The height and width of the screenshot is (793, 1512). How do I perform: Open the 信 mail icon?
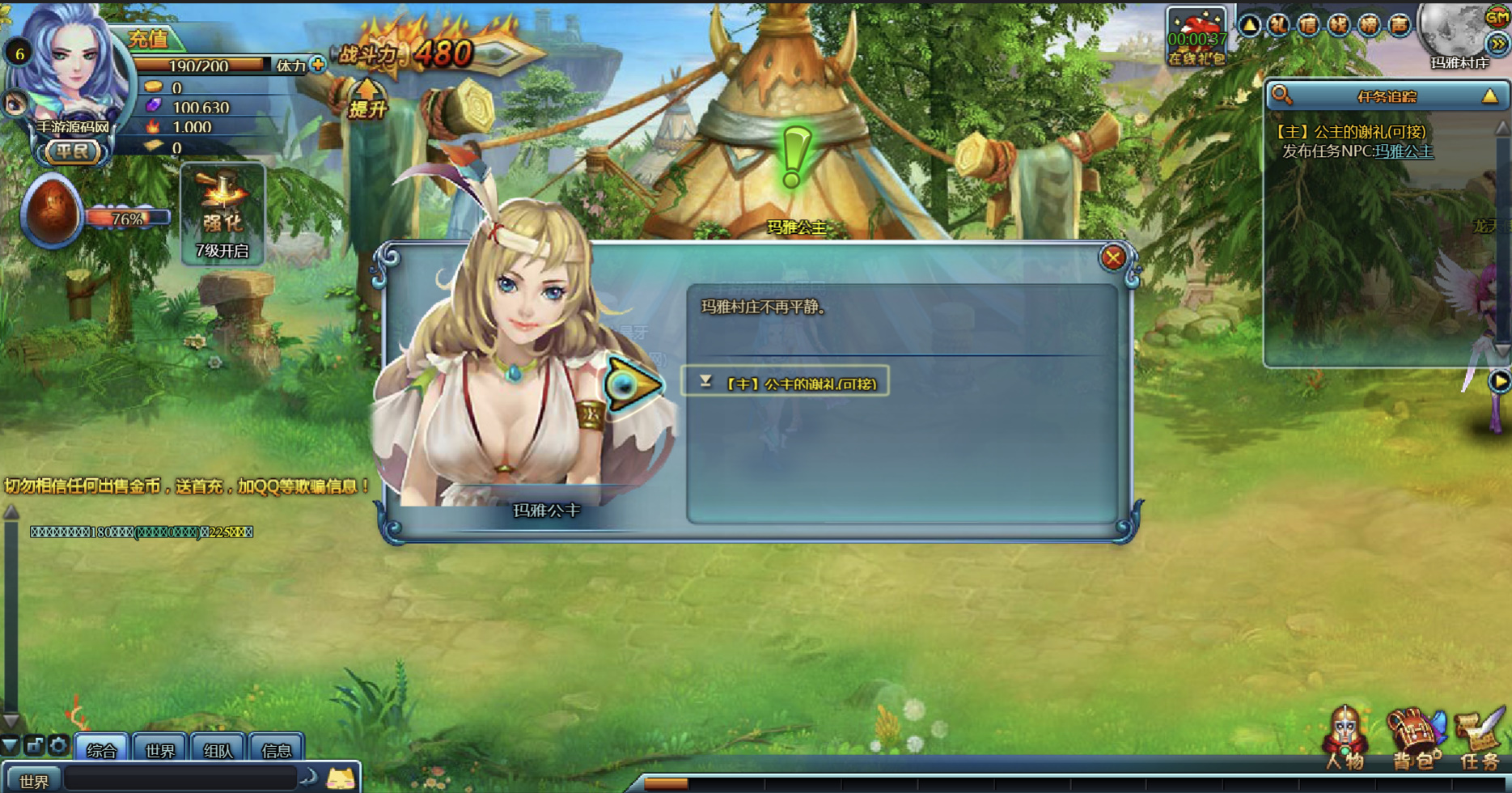1308,25
